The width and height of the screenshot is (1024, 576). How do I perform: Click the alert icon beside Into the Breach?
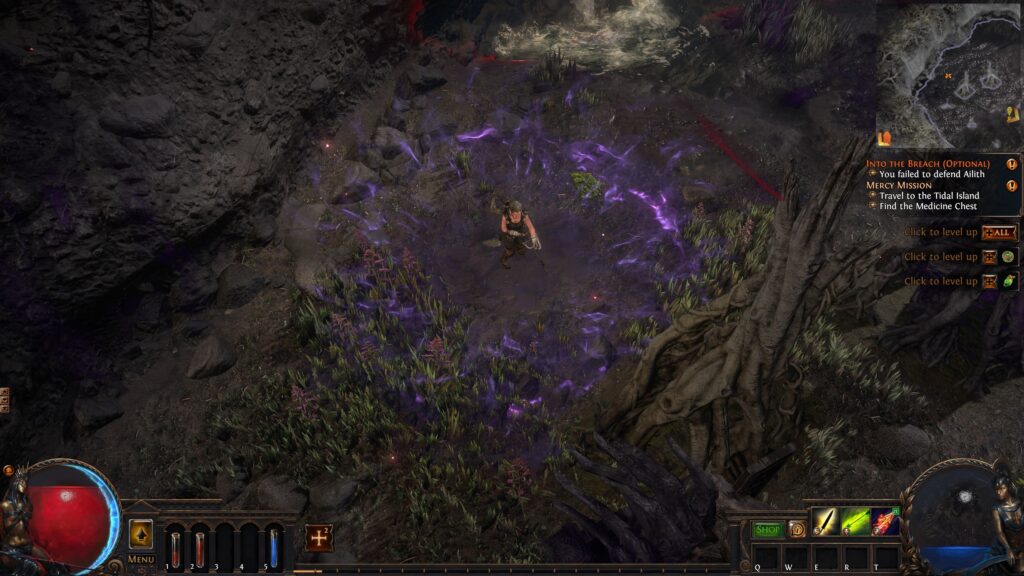point(1011,163)
